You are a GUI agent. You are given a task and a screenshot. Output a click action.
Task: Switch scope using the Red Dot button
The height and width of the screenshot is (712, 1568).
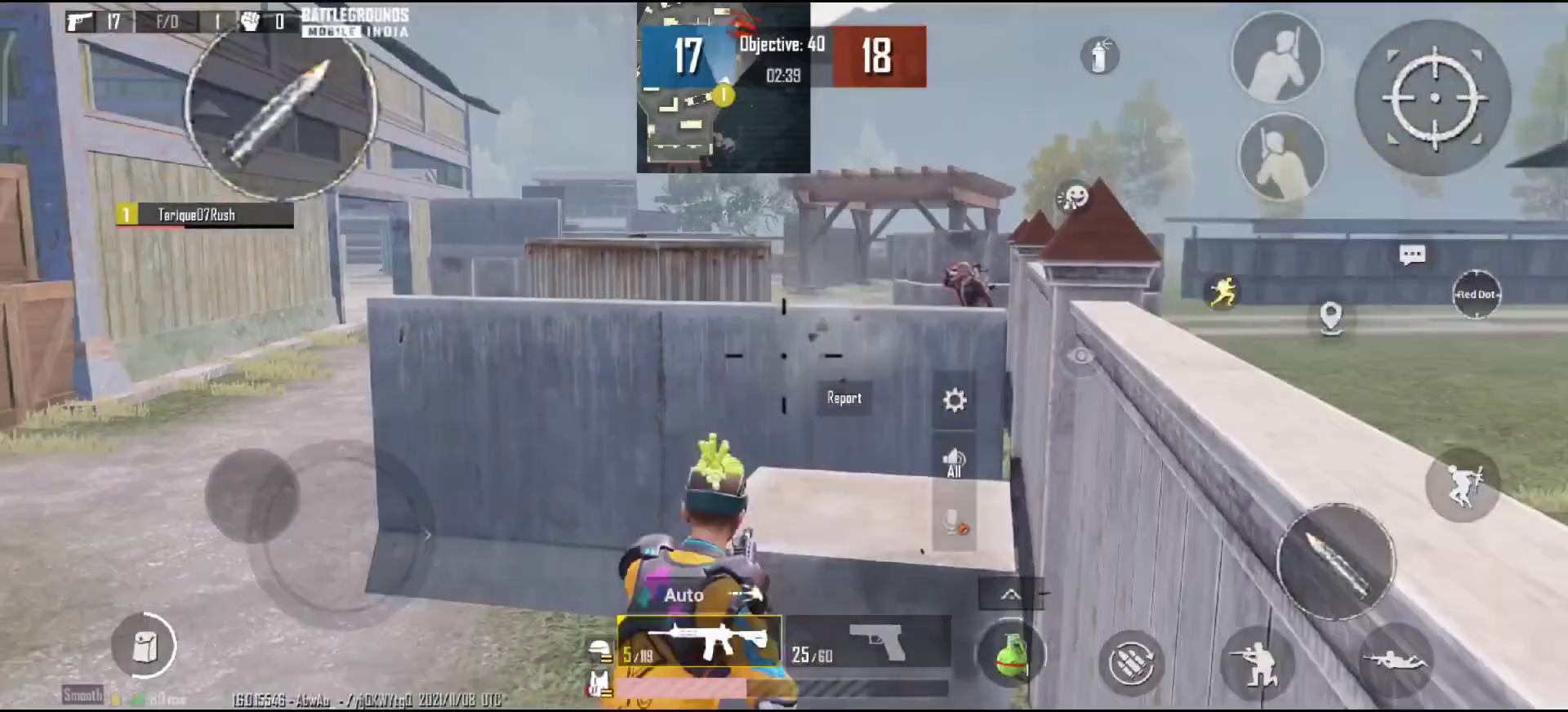(x=1477, y=294)
